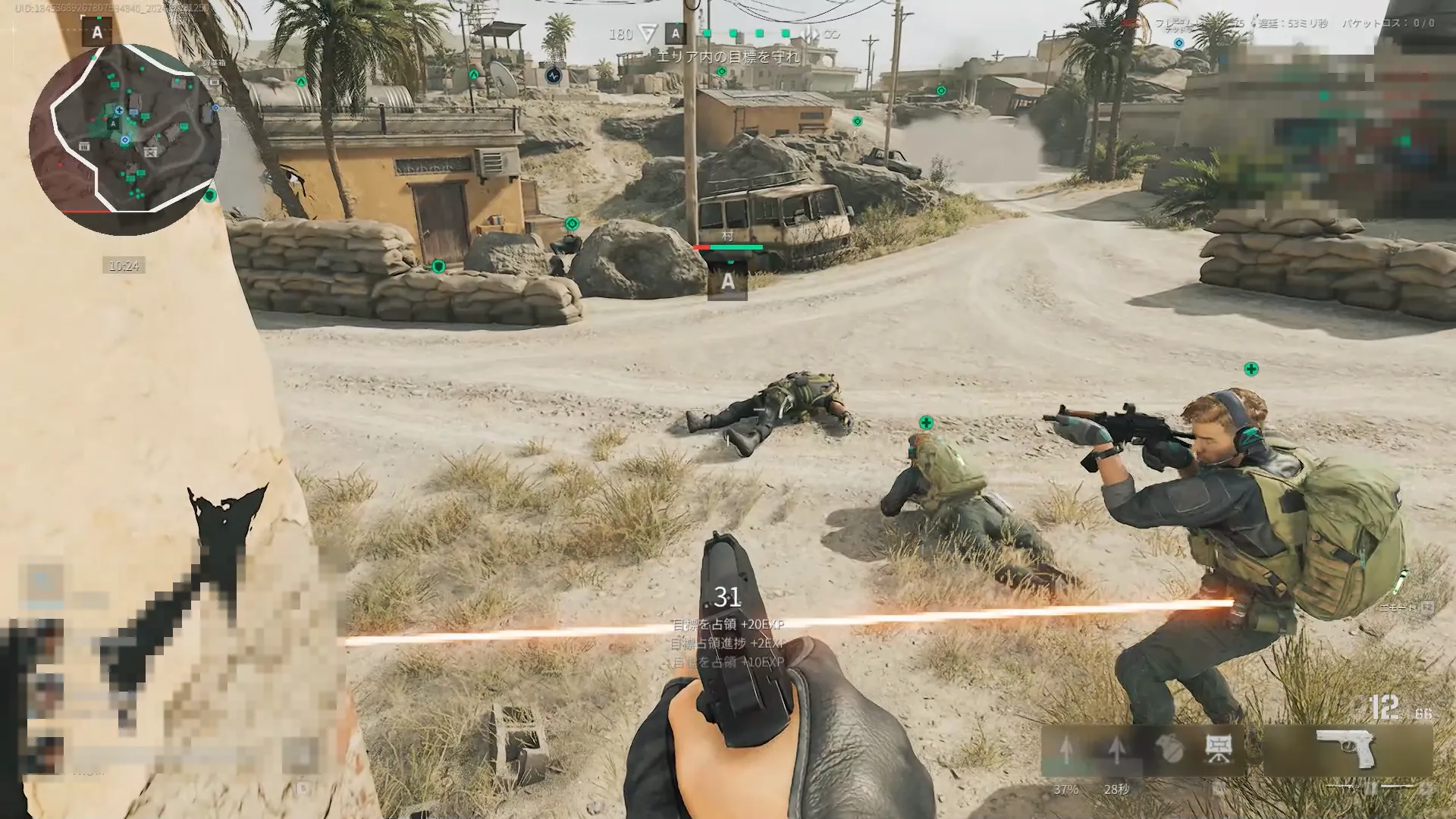Click the attacker faction triangle icon
The image size is (1456, 819).
pyautogui.click(x=647, y=33)
